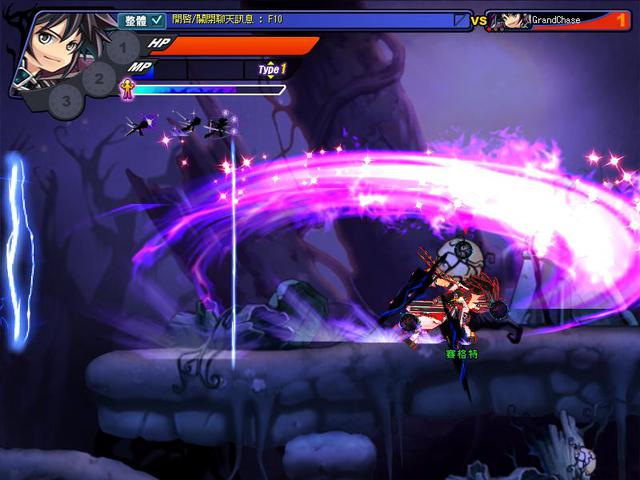Click the GrandChase opponent portrait

tap(515, 21)
